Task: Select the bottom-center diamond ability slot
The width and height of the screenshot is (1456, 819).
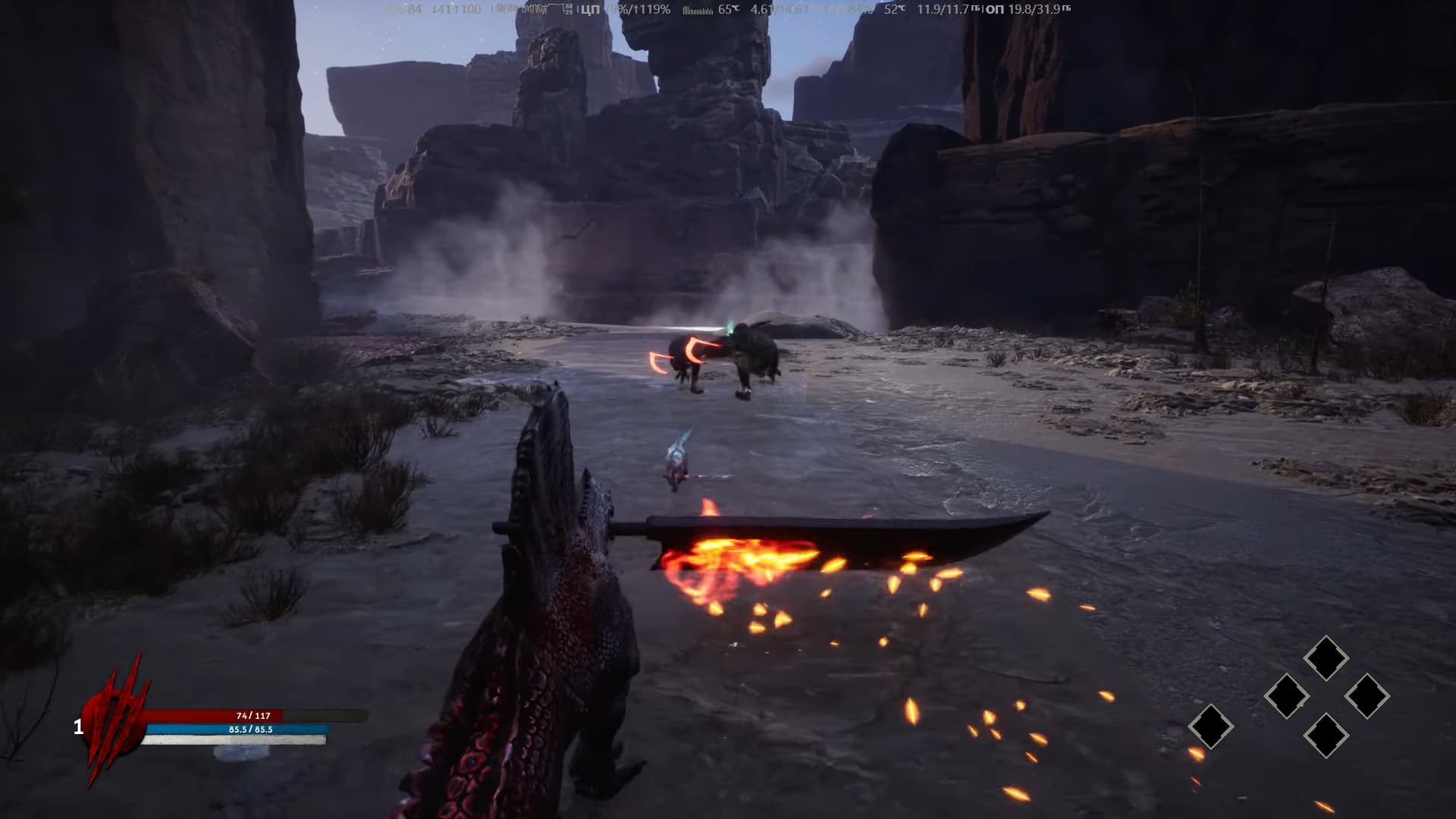Action: (1326, 736)
